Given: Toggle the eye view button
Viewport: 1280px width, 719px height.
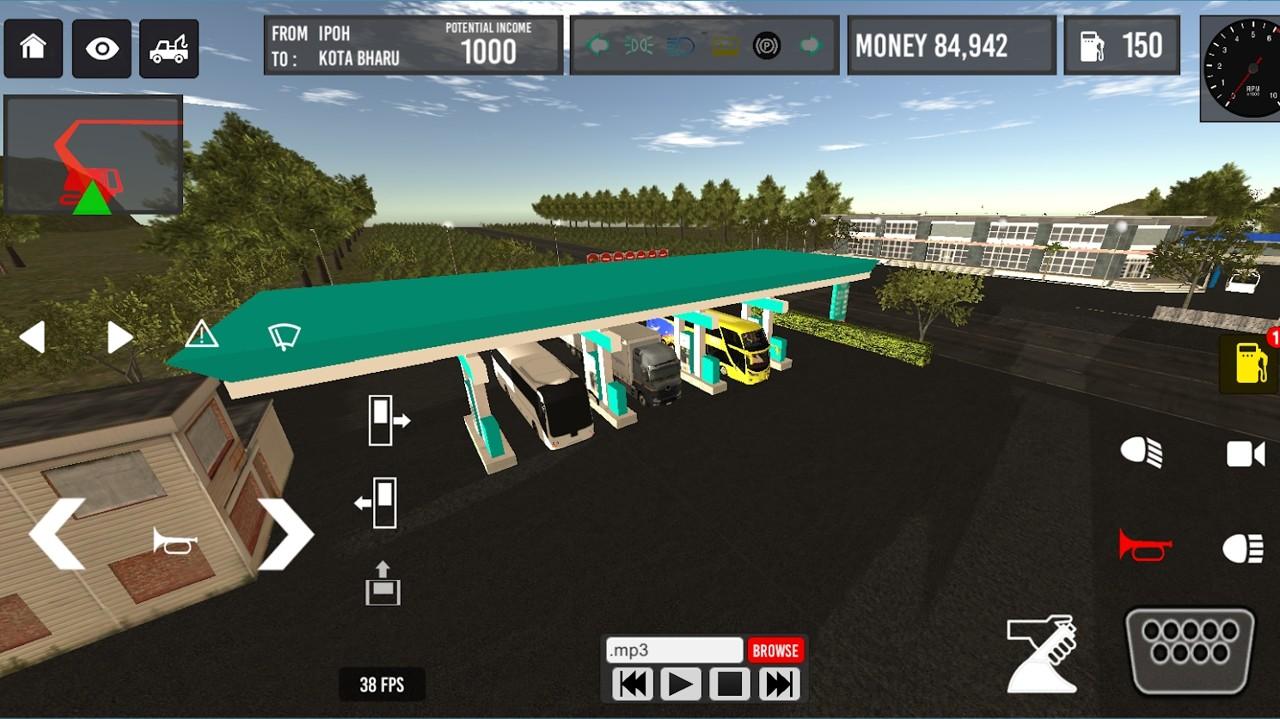Looking at the screenshot, I should [x=101, y=48].
